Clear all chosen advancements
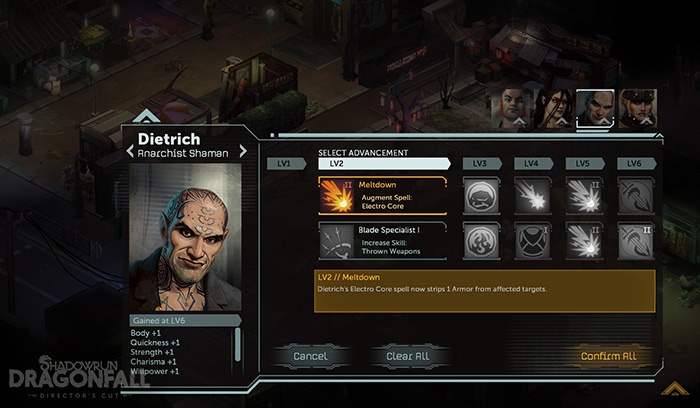 [407, 356]
